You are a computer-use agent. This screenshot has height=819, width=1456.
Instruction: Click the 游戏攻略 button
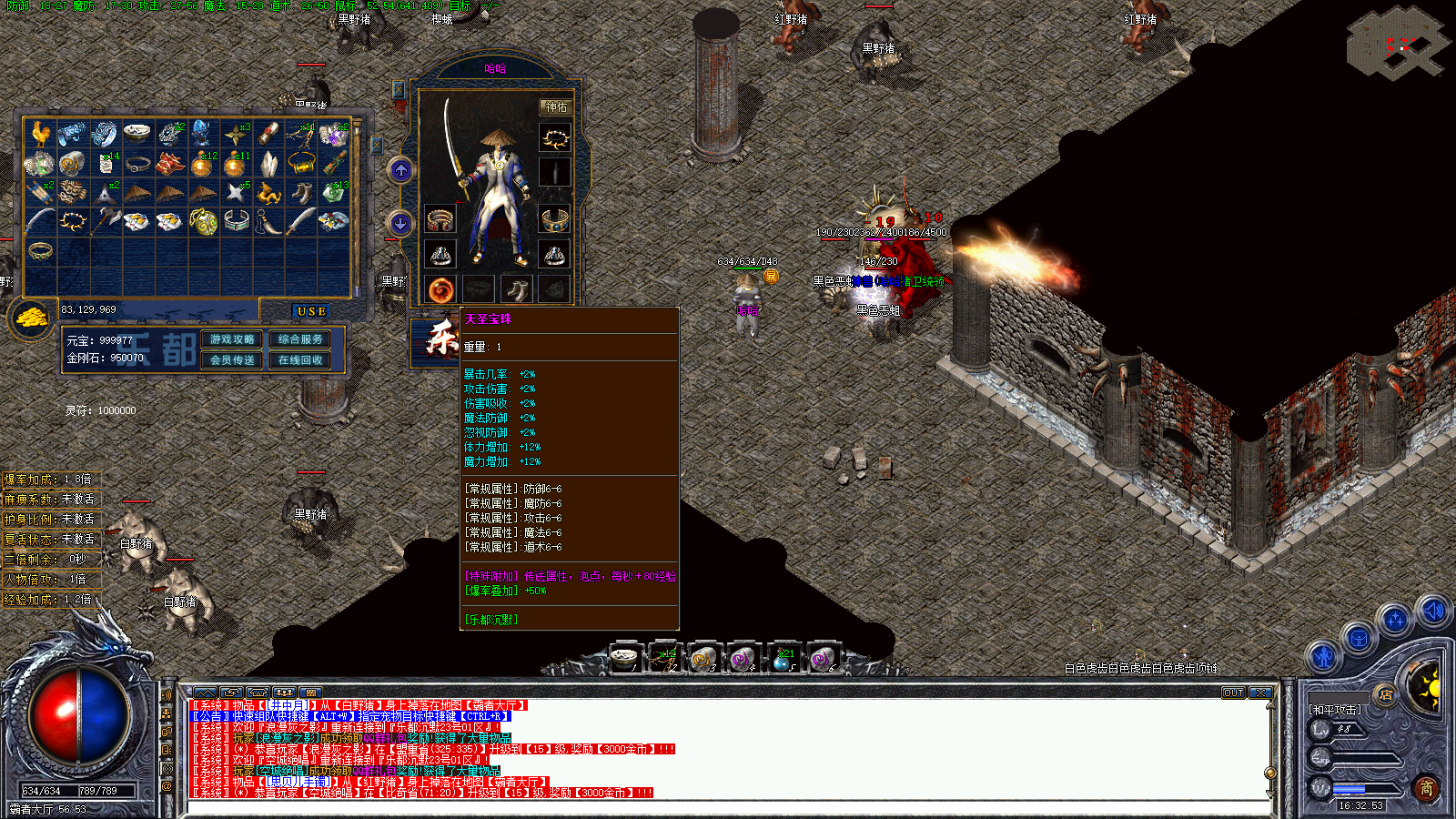pyautogui.click(x=232, y=339)
